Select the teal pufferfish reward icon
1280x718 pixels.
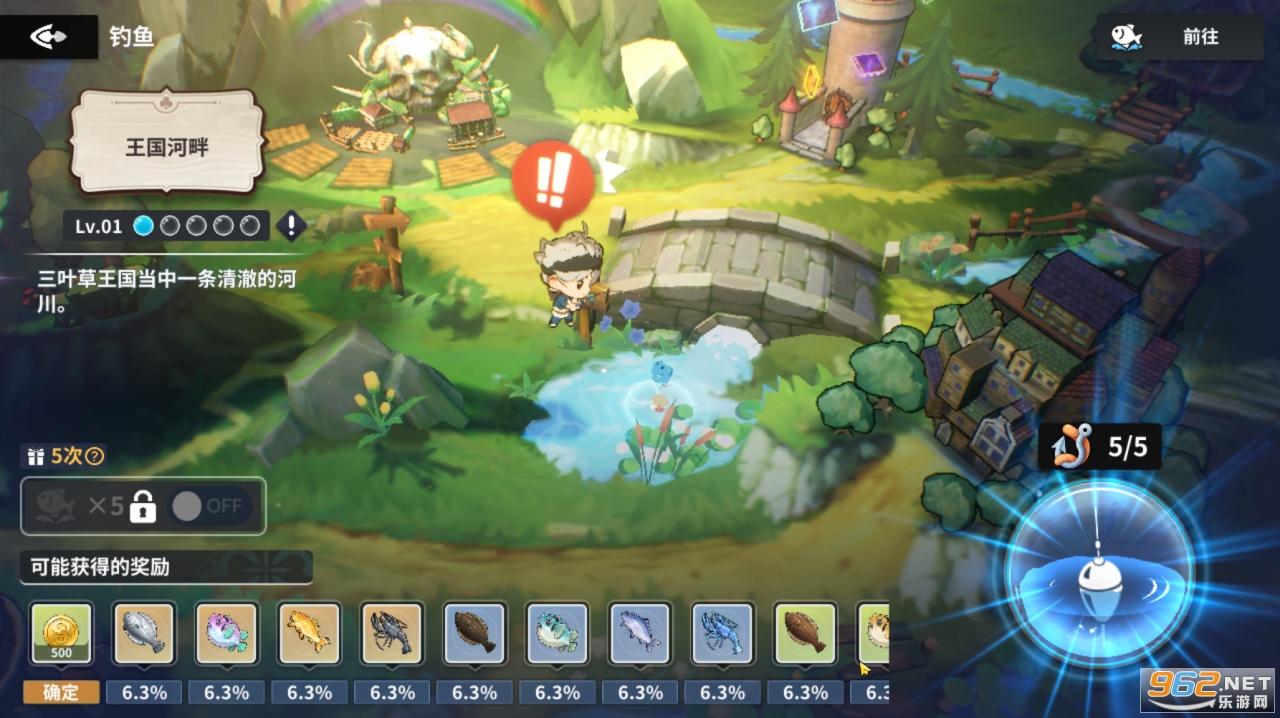coord(558,633)
